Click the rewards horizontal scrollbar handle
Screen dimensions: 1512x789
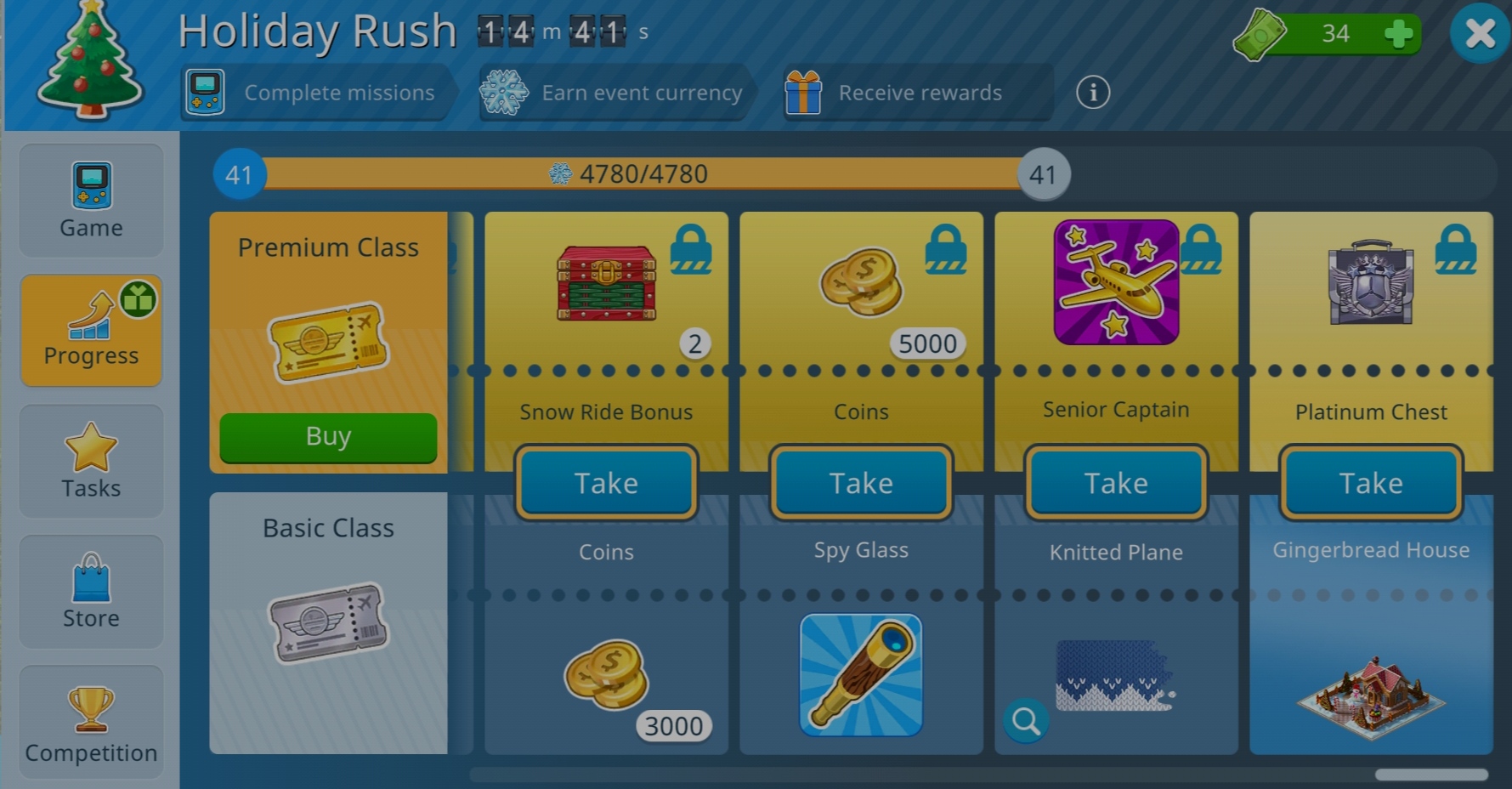(x=1431, y=775)
